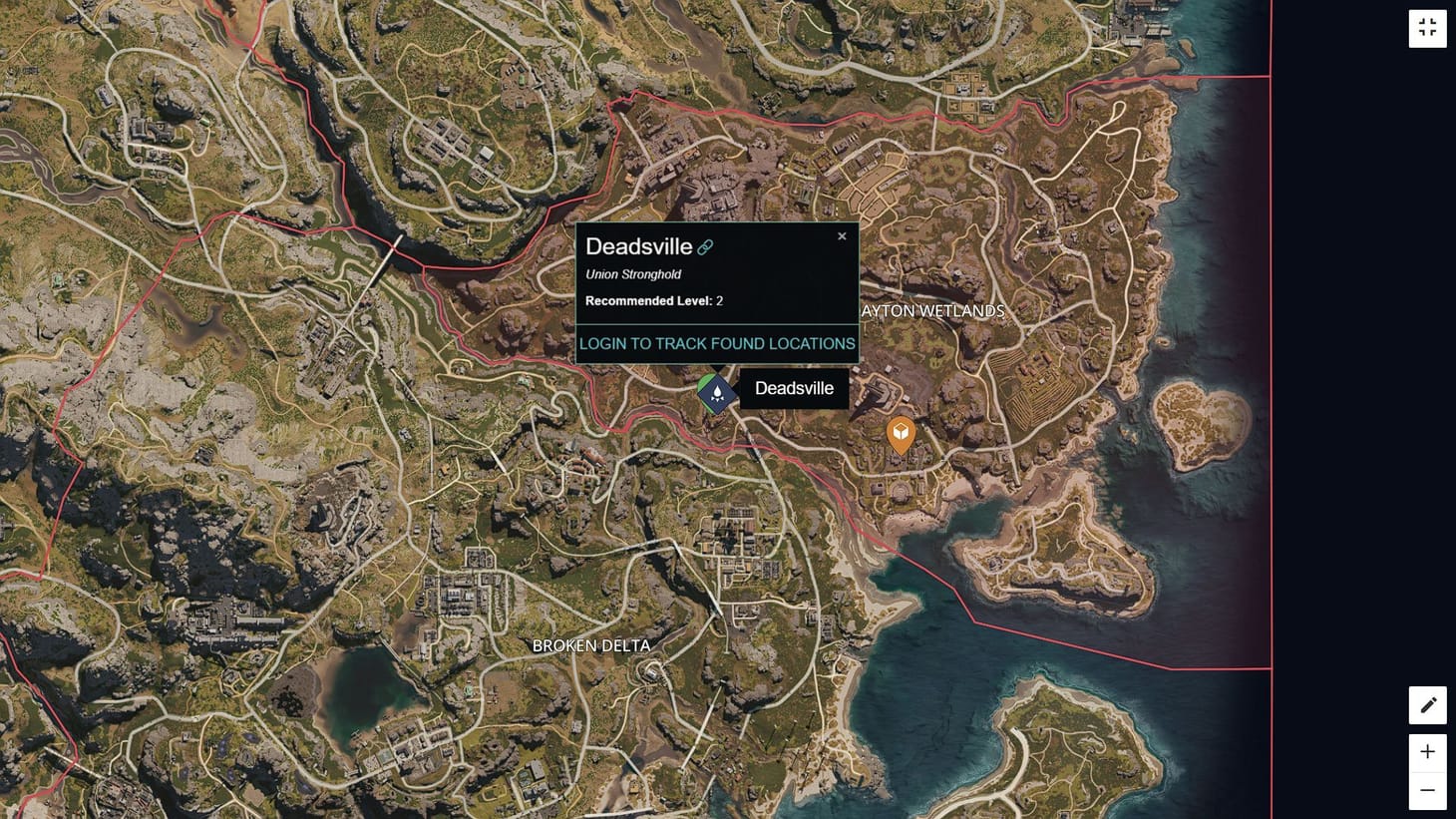Image resolution: width=1456 pixels, height=819 pixels.
Task: Open the Deadsville title in the popup
Action: coord(639,246)
